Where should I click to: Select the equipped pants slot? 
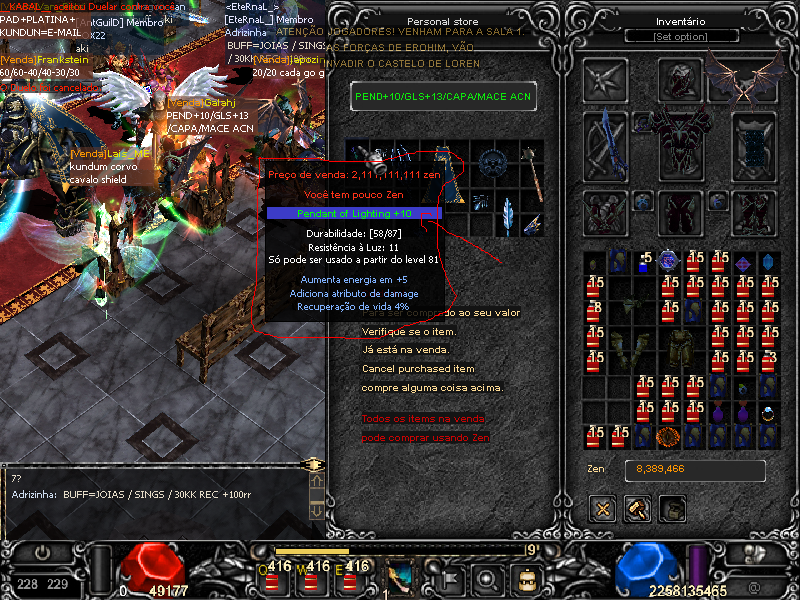pos(680,212)
